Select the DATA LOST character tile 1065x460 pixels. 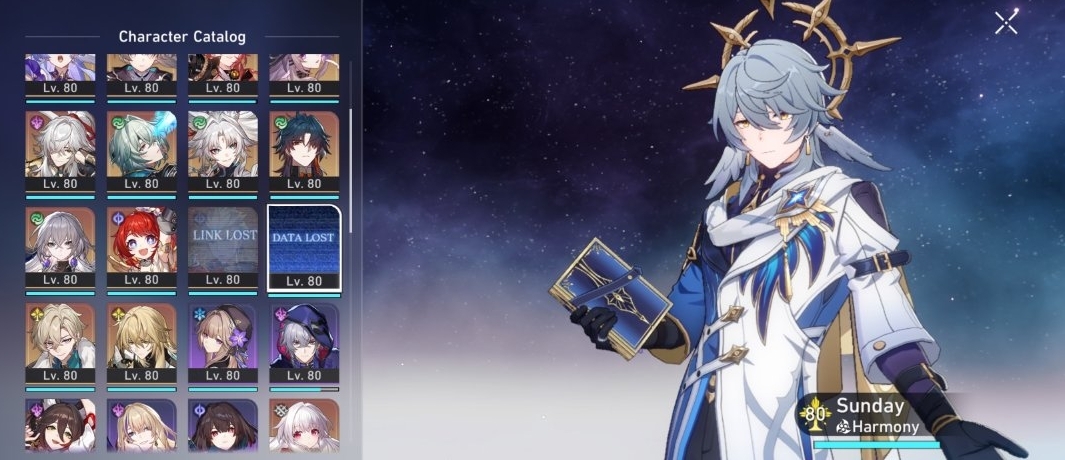pyautogui.click(x=304, y=244)
